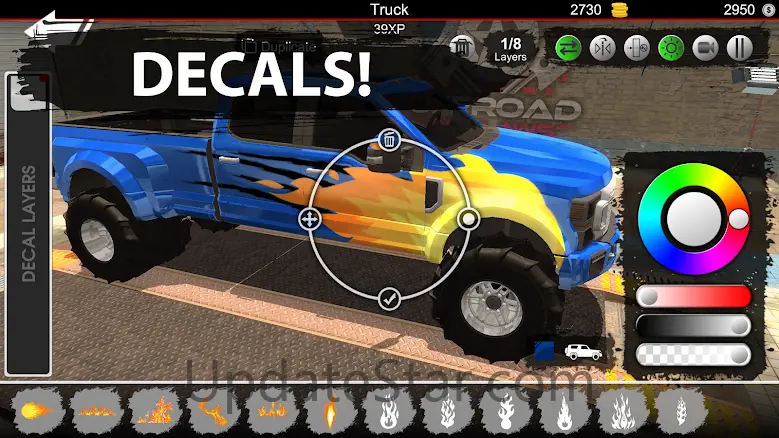
Task: Open the Decal Layers side tab
Action: (27, 220)
